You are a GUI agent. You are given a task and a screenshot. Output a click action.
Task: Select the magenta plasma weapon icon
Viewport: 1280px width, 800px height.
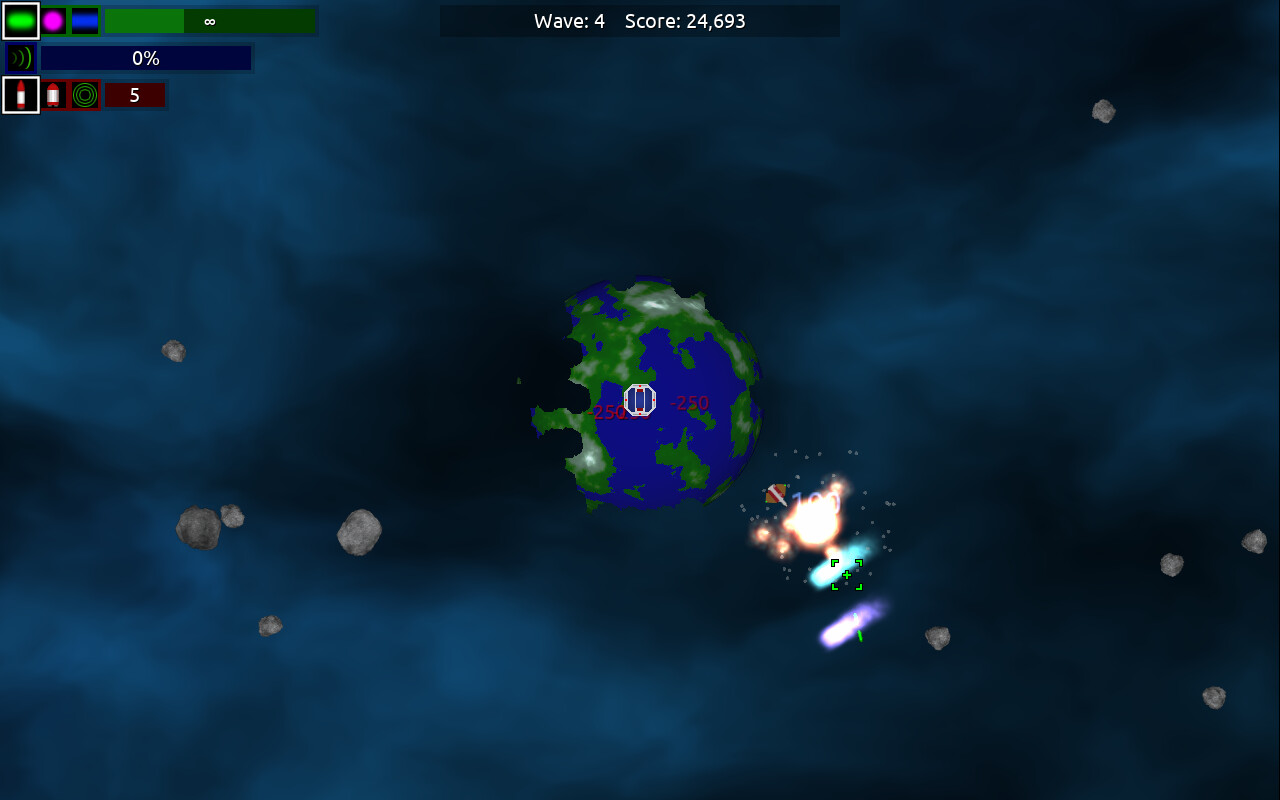(54, 20)
